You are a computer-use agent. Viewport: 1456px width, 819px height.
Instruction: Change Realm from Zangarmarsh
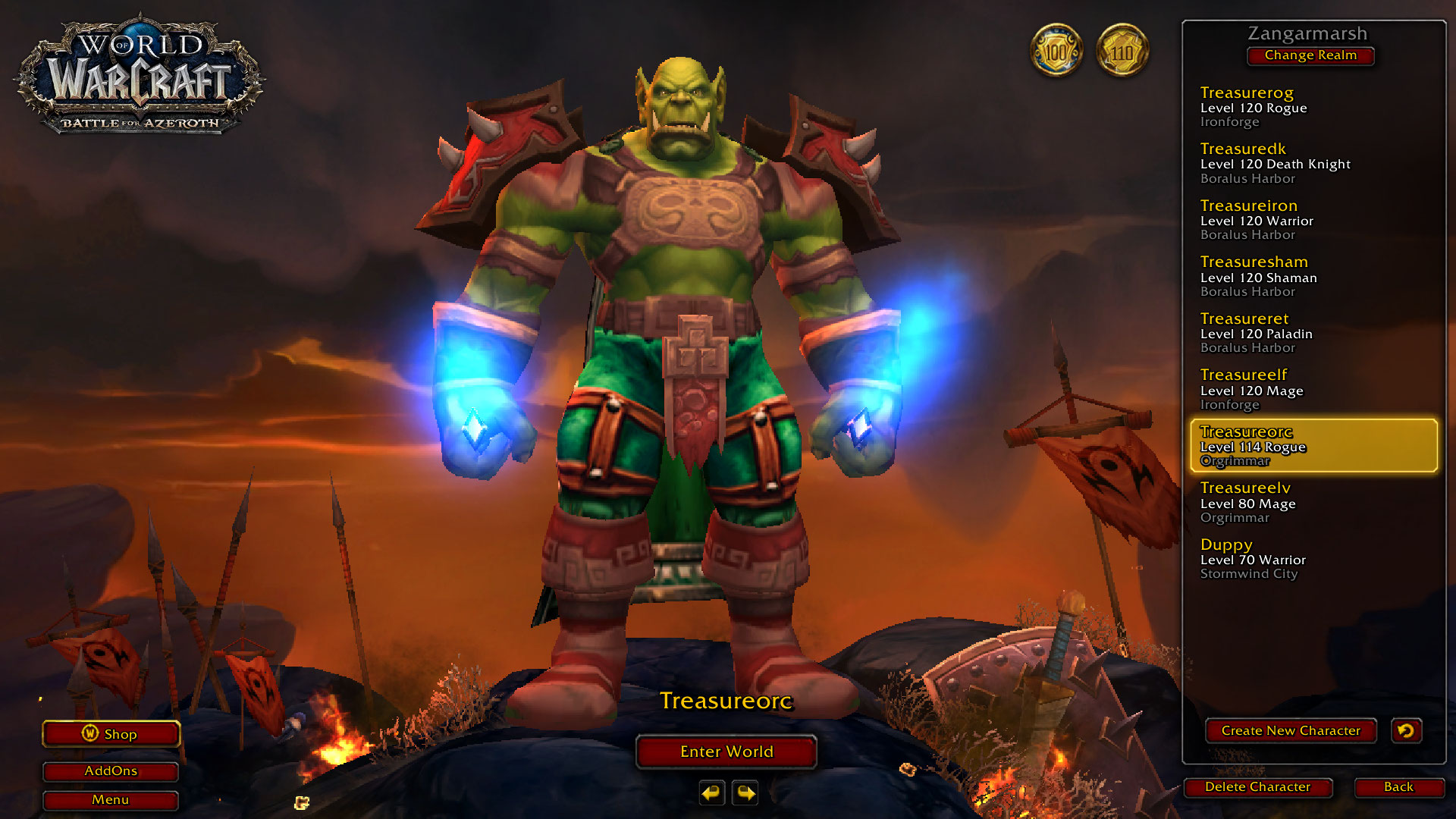click(x=1310, y=55)
